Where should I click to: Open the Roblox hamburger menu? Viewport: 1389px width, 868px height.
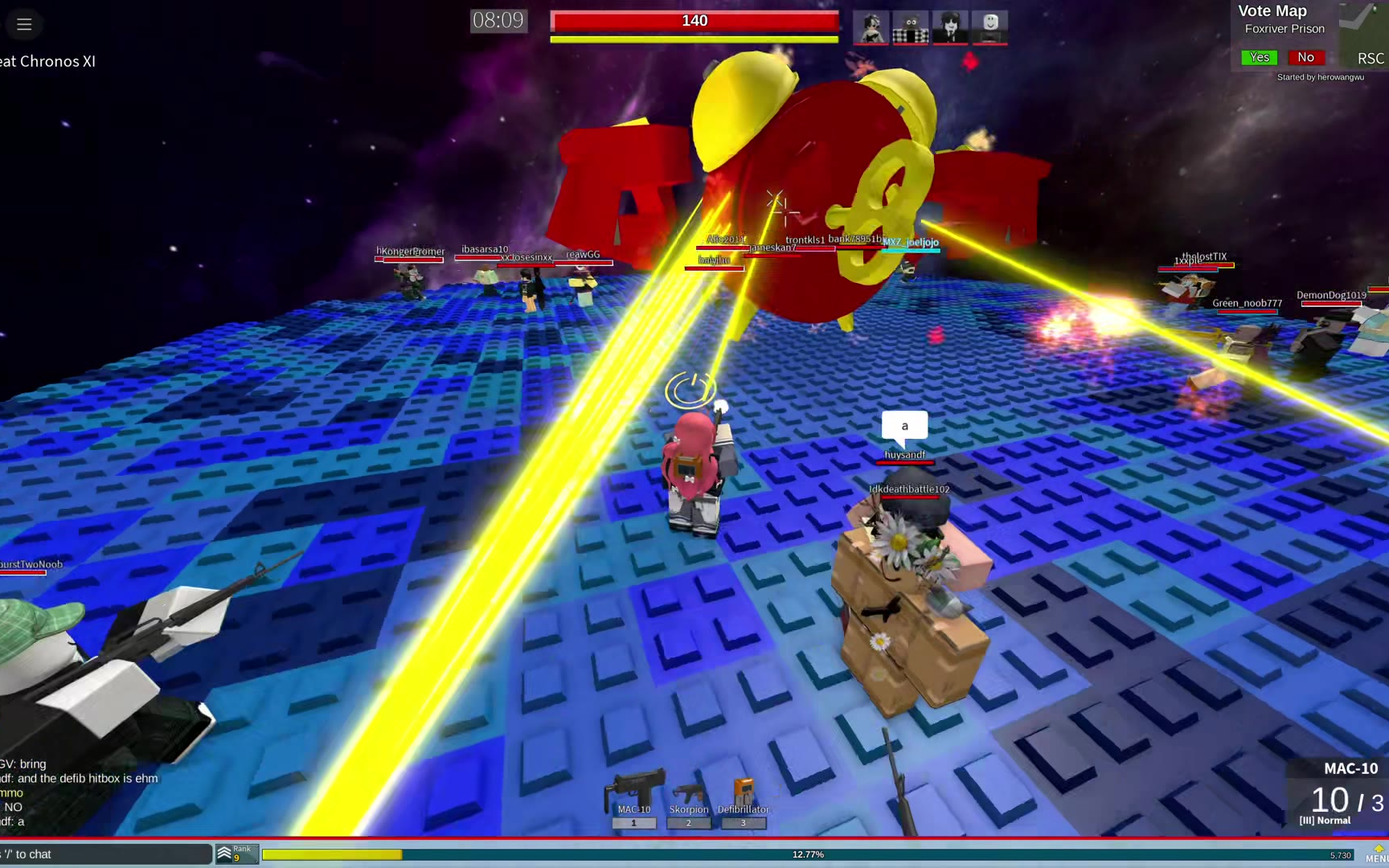(24, 24)
